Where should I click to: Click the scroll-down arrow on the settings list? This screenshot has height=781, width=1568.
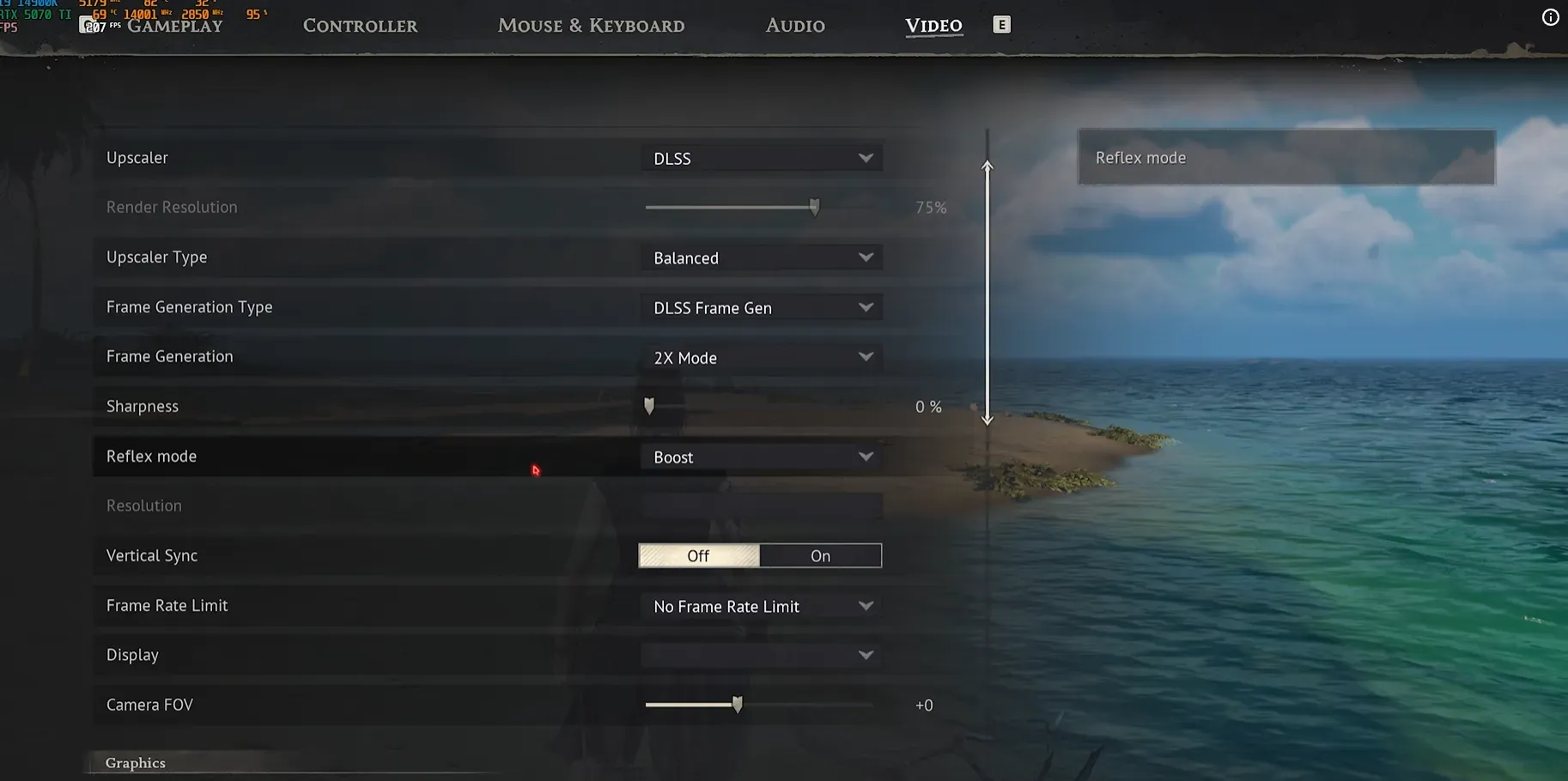point(987,420)
